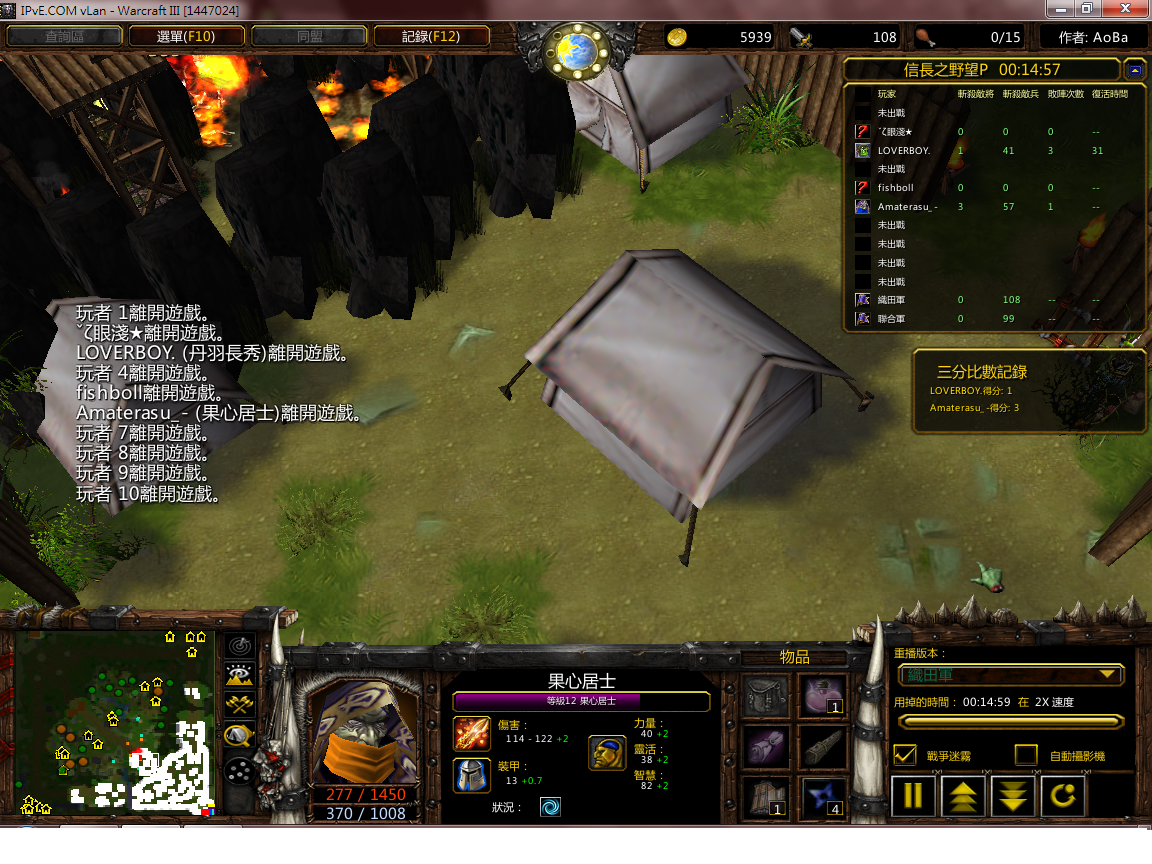
Task: Enable the 自動攝影機 auto camera checkbox
Action: [1026, 755]
